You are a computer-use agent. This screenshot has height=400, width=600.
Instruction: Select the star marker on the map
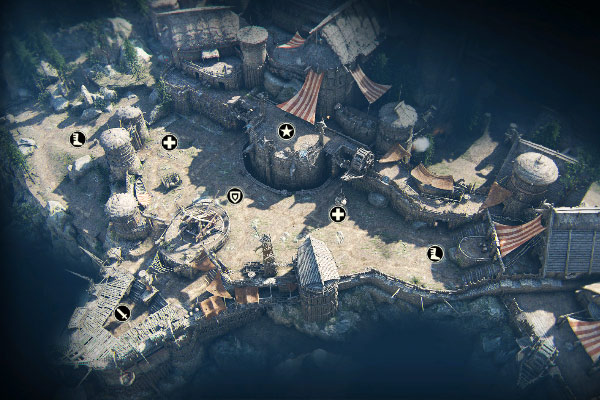(286, 131)
